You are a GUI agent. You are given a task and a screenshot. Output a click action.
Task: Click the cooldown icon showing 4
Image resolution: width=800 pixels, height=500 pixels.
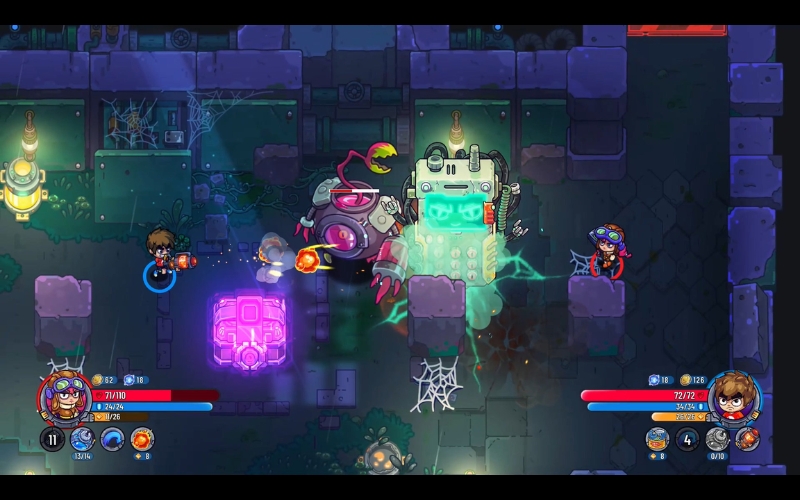[687, 438]
